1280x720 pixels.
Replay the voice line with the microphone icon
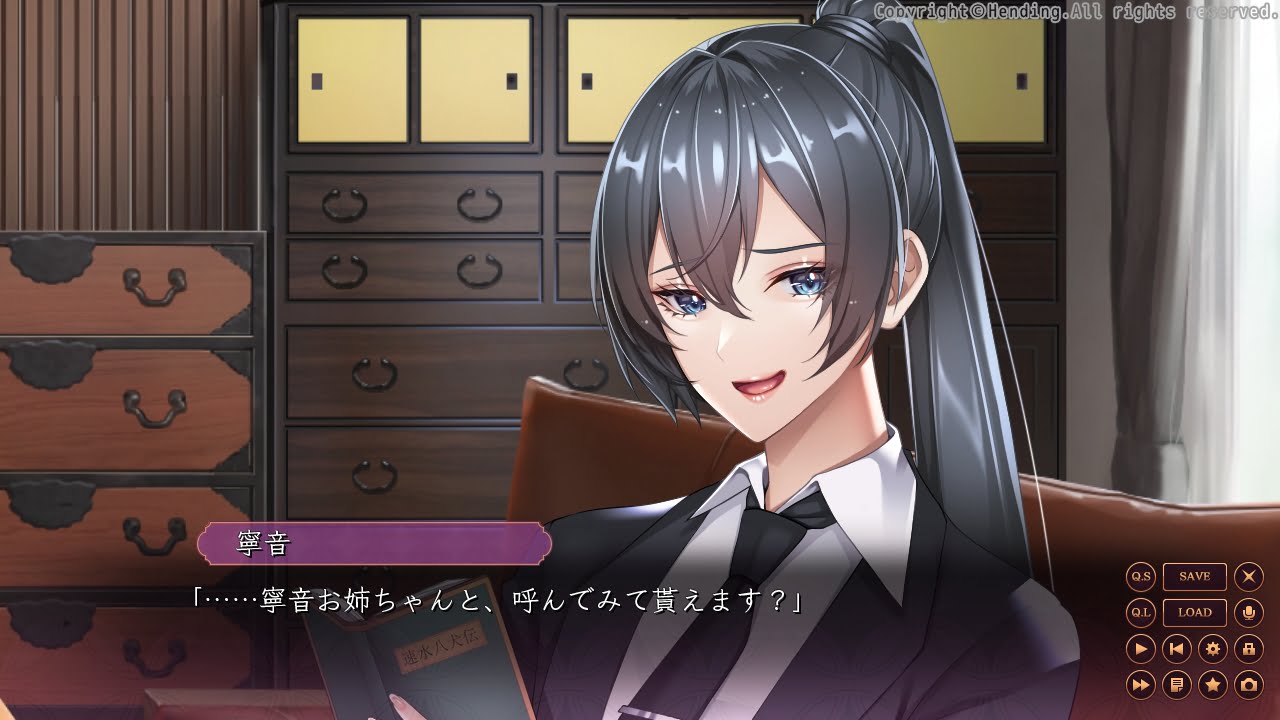pos(1249,612)
